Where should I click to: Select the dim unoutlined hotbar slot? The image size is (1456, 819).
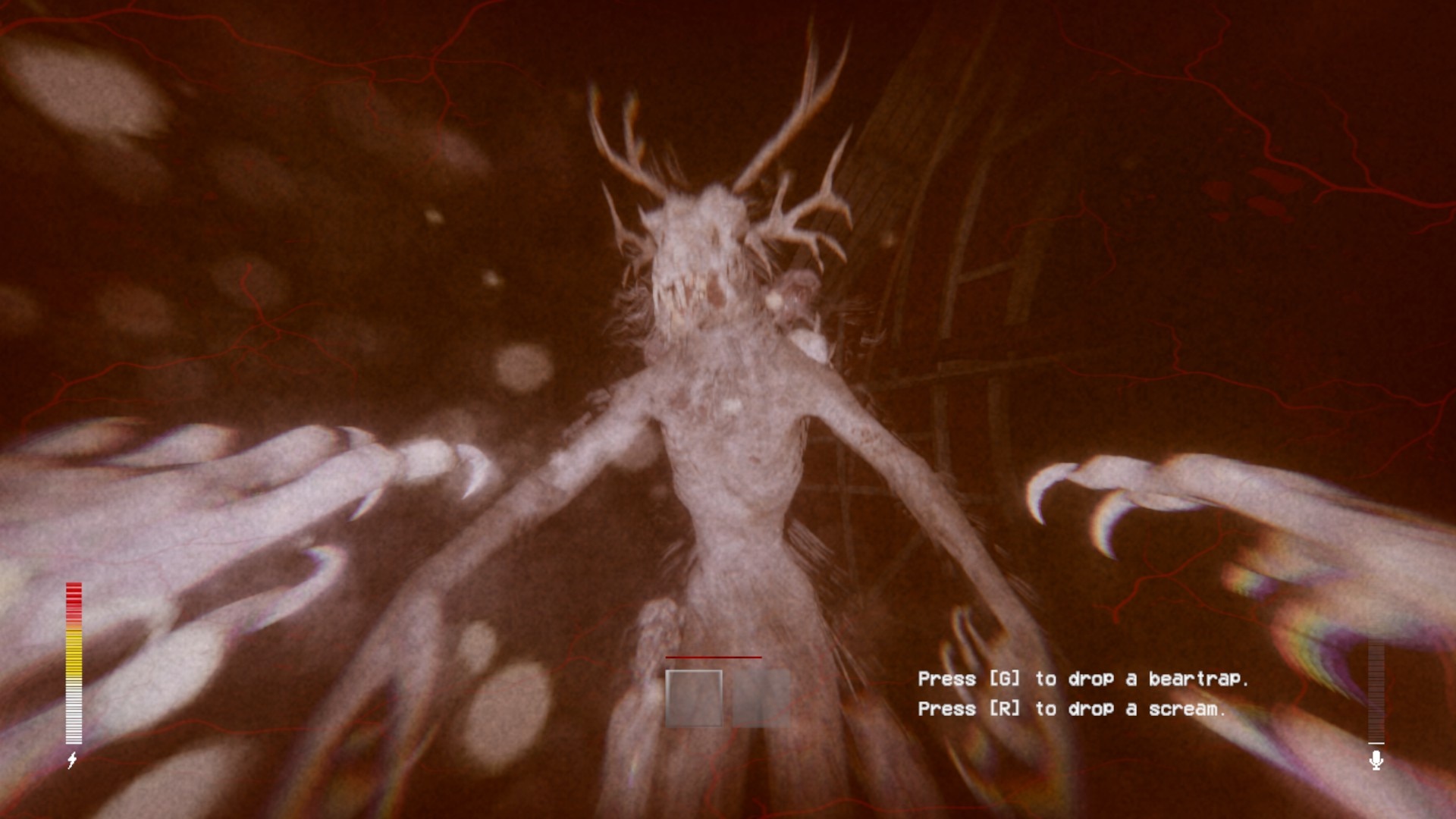click(x=760, y=698)
